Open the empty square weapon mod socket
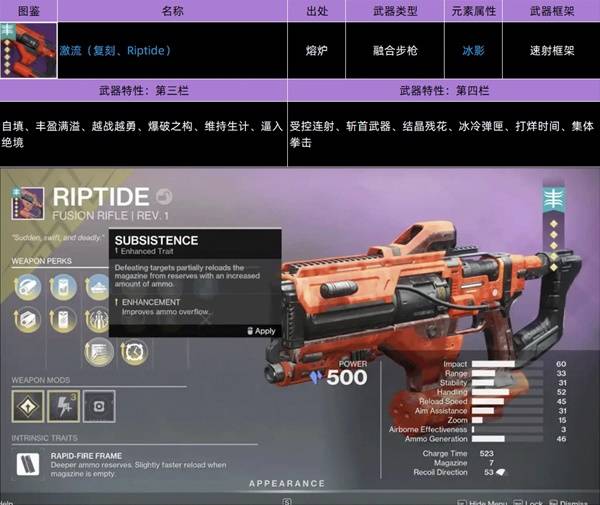 click(97, 407)
